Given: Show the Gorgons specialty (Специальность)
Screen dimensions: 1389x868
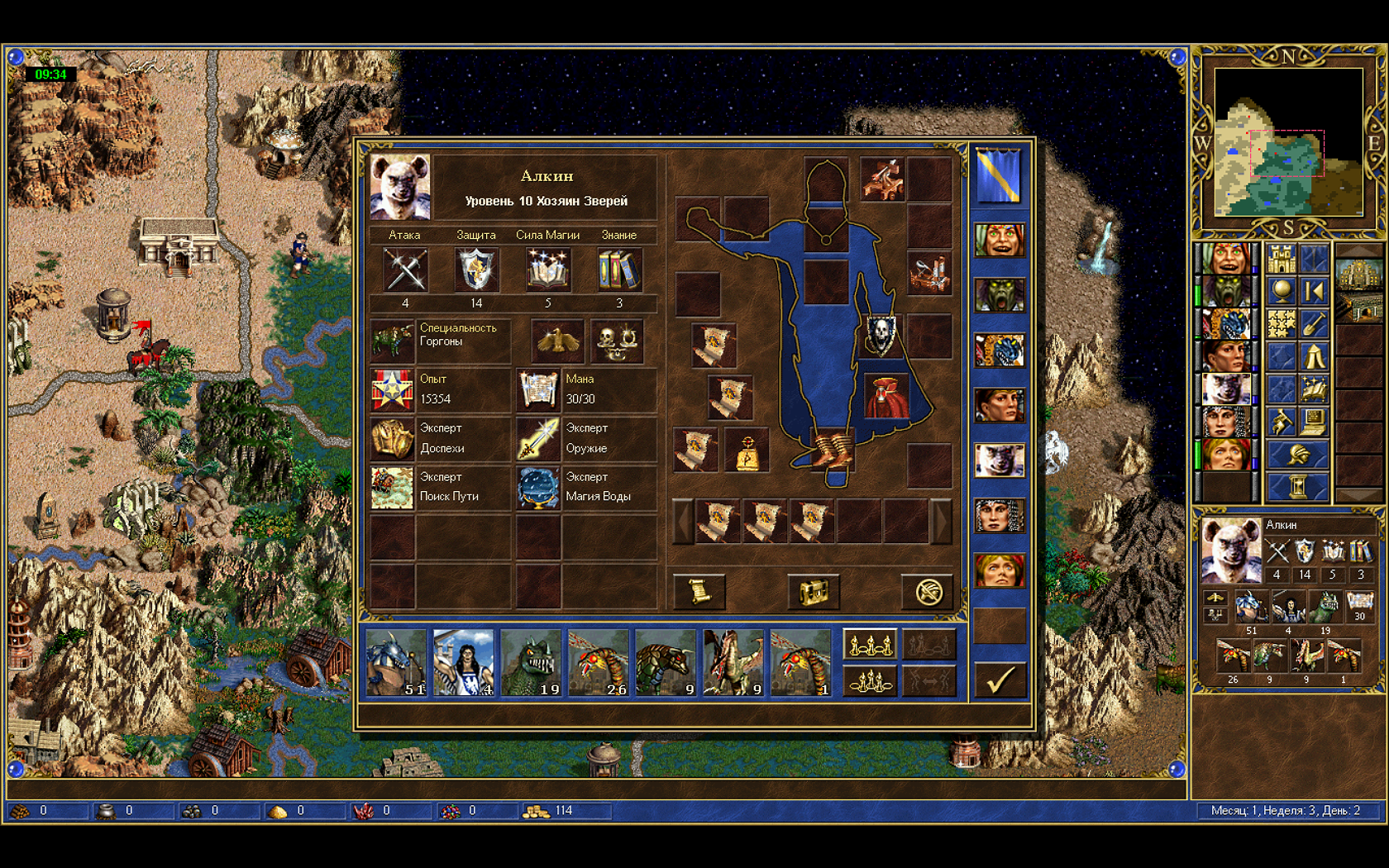Looking at the screenshot, I should 392,340.
